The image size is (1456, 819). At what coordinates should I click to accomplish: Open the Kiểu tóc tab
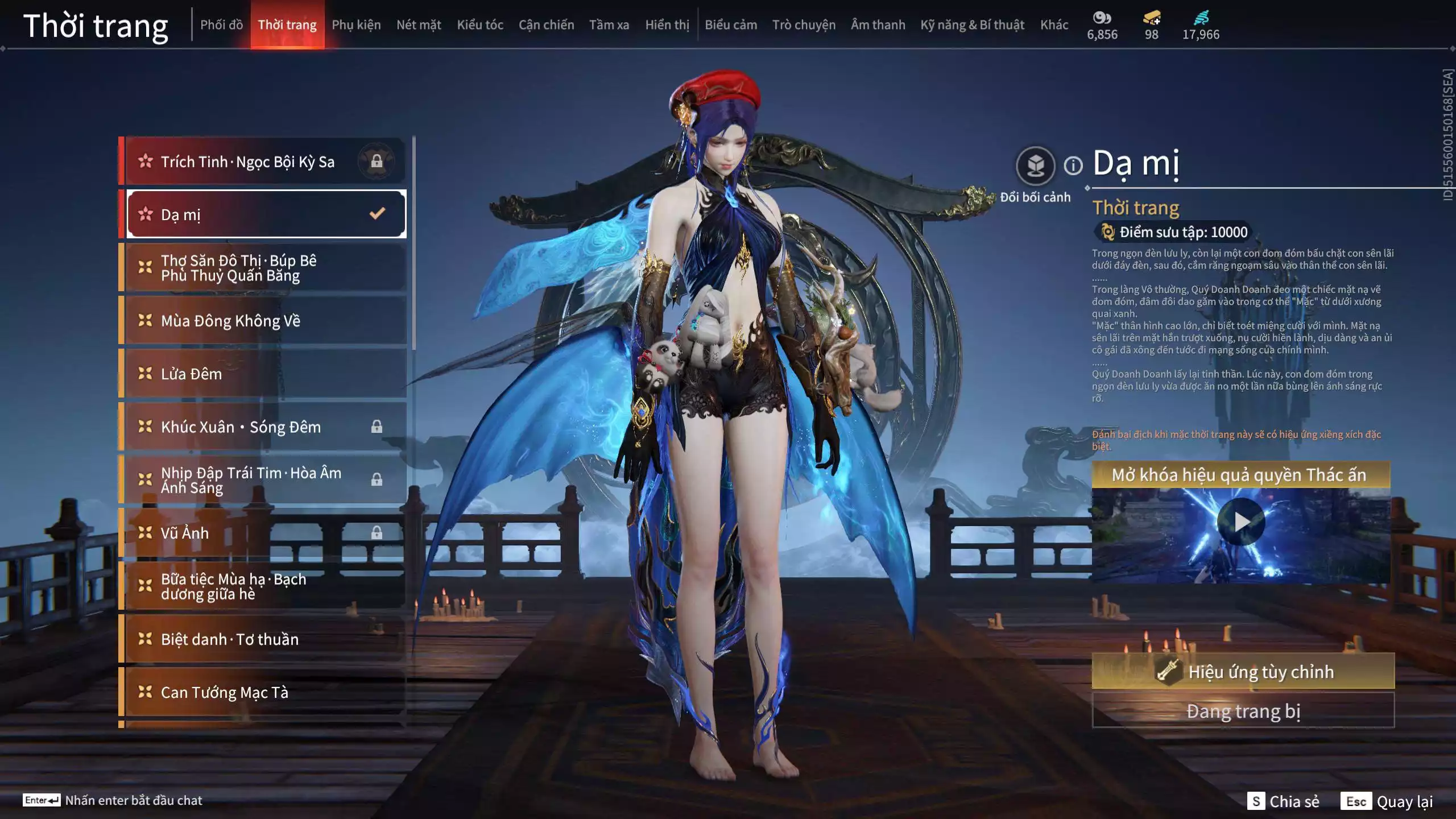479,24
